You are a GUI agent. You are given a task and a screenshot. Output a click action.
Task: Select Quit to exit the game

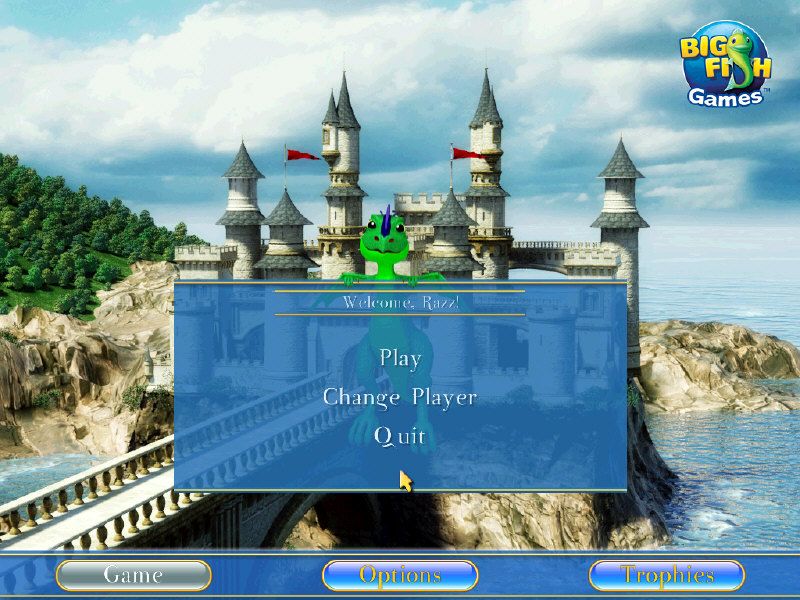400,436
